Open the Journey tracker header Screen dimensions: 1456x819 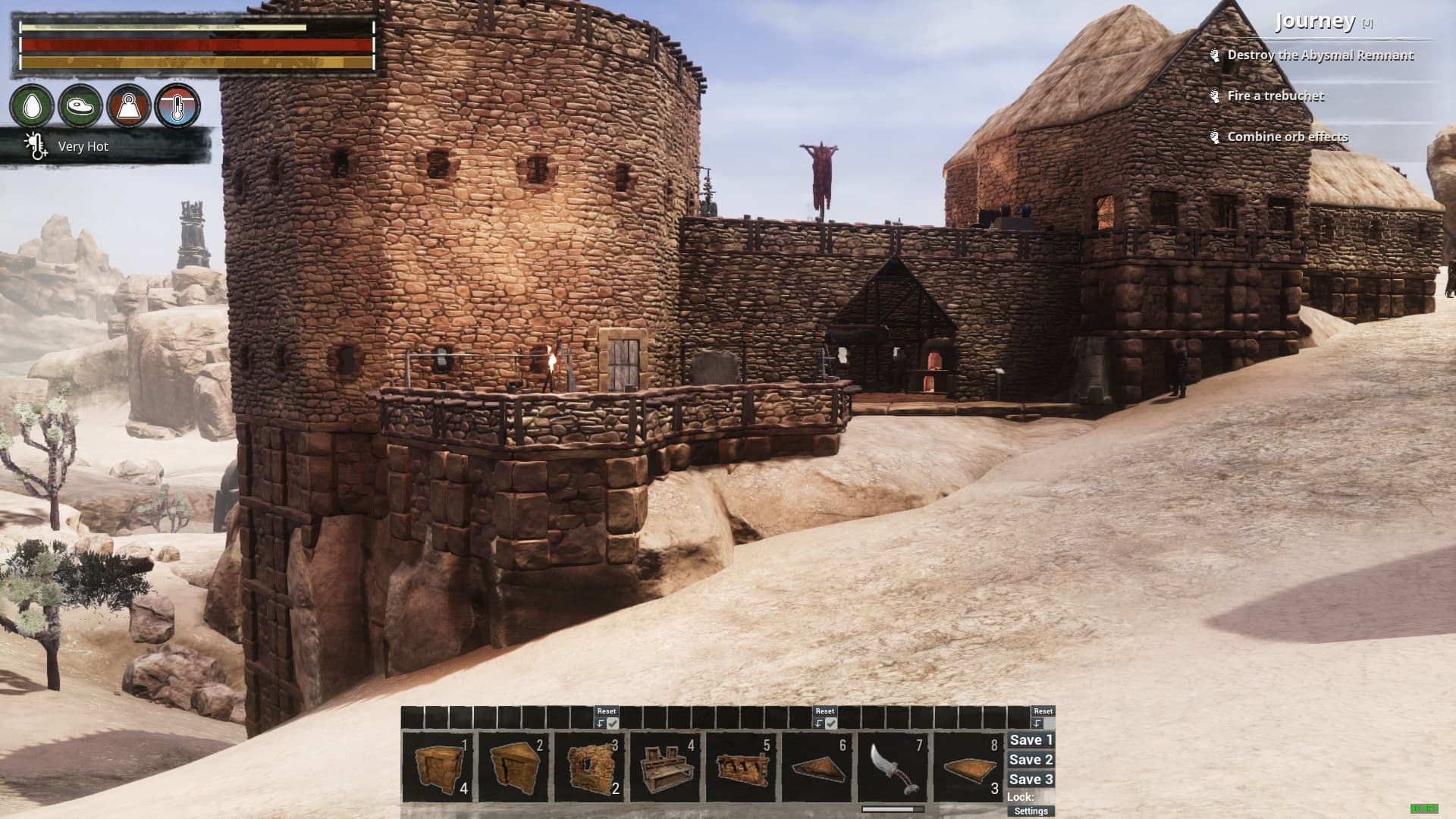click(x=1315, y=21)
